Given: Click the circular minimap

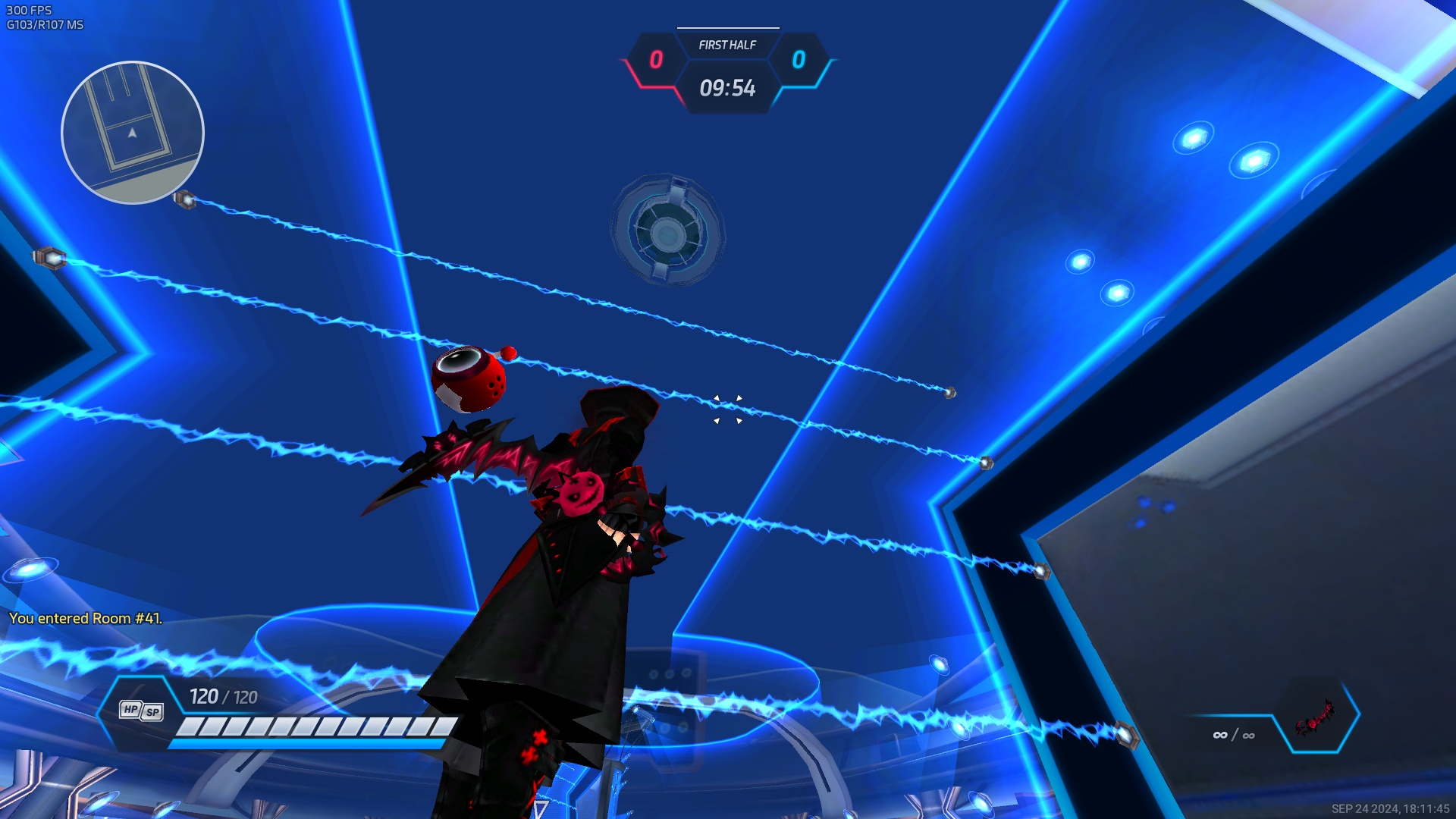Looking at the screenshot, I should coord(133,133).
